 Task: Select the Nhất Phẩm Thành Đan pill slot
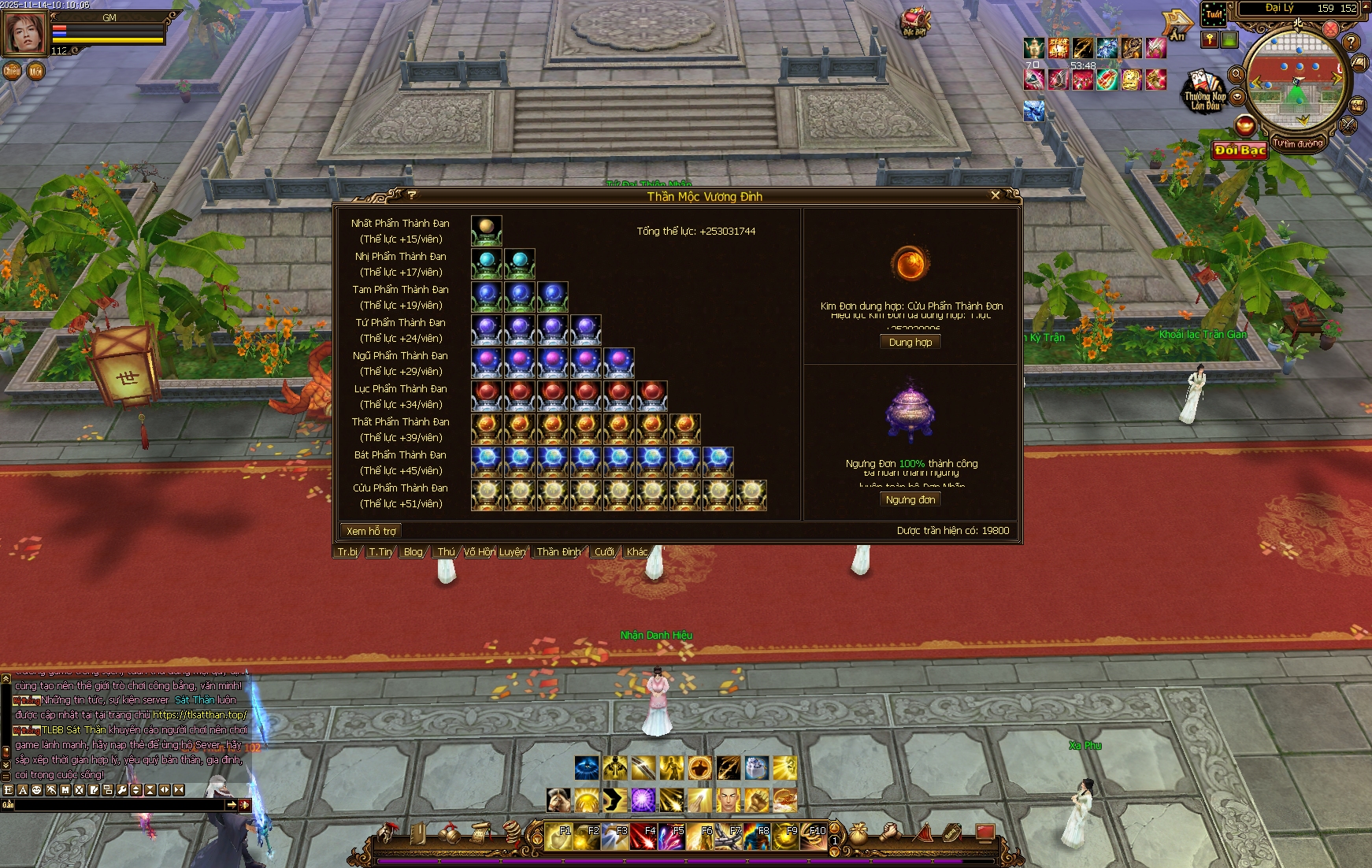click(x=486, y=231)
